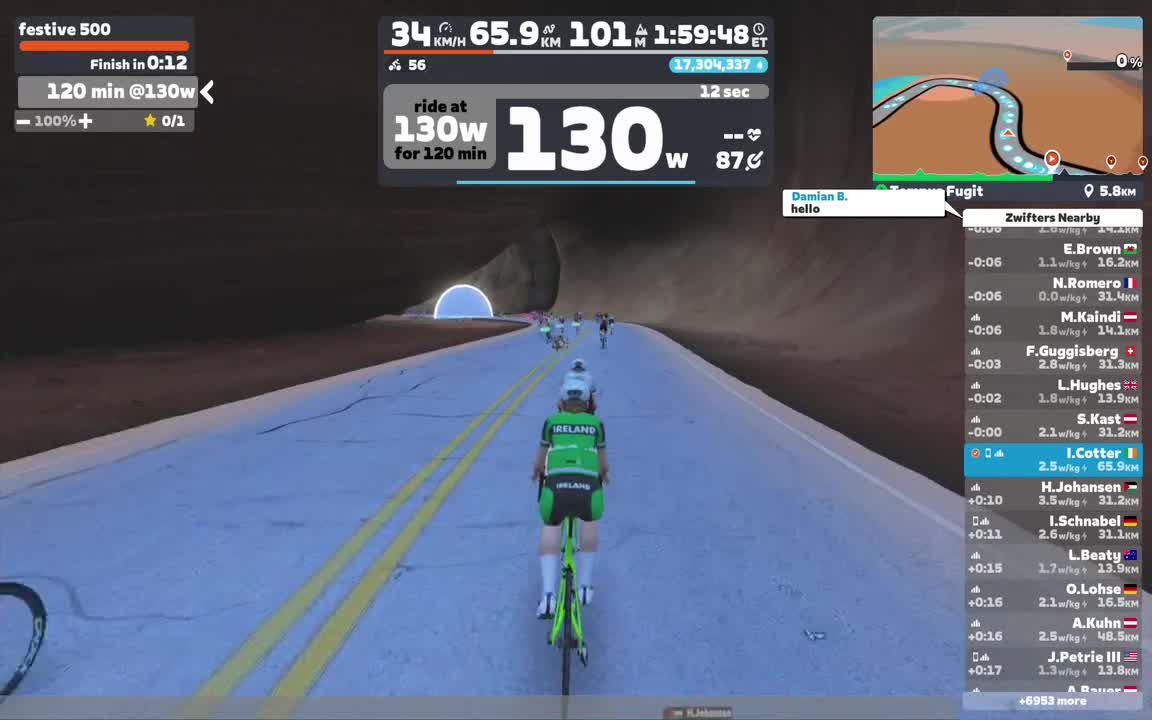Screen dimensions: 1152x720
Task: Collapse the workout panel arrow
Action: pyautogui.click(x=207, y=92)
